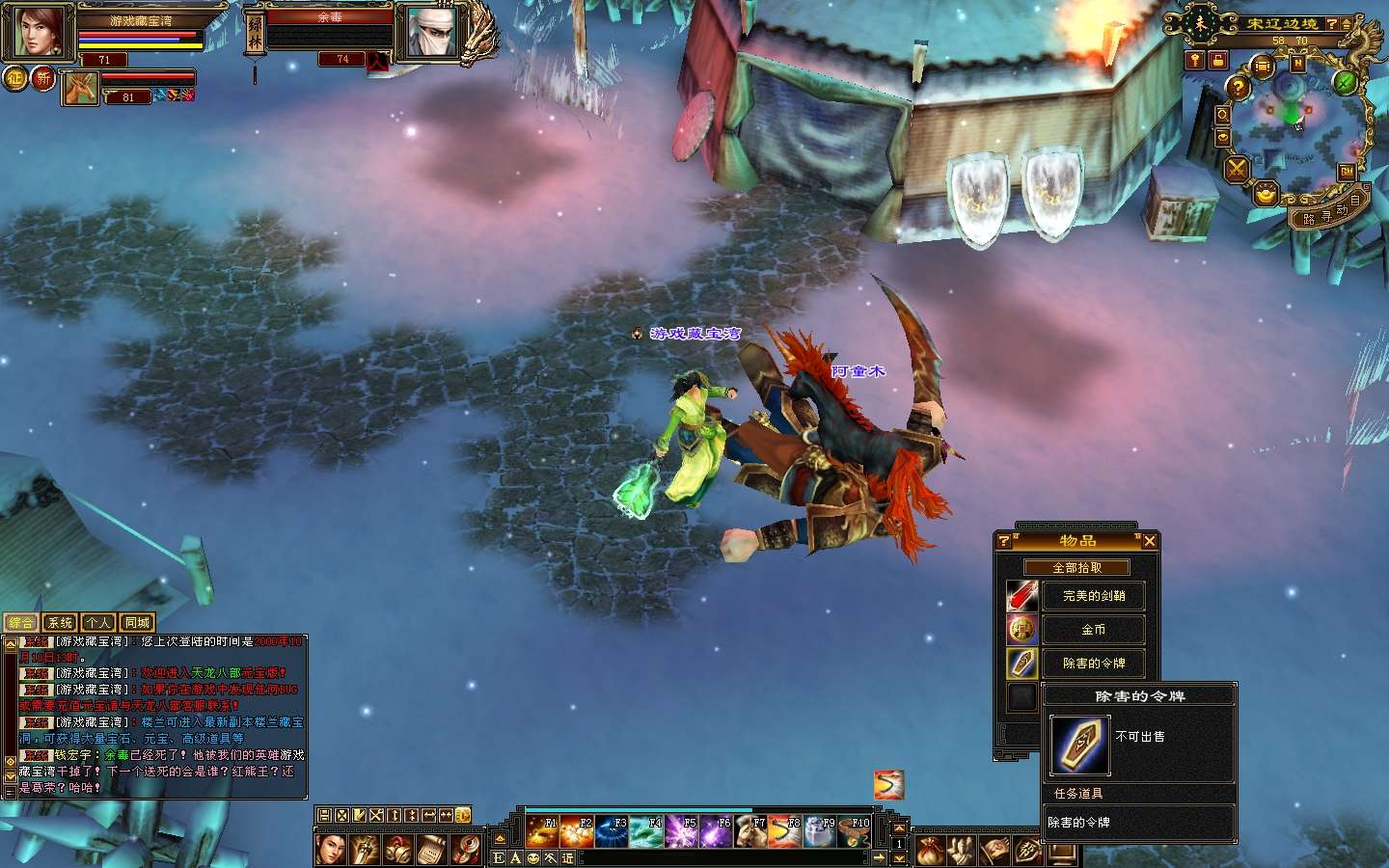Viewport: 1389px width, 868px height.
Task: Open the character portrait menu button
Action: [331, 850]
